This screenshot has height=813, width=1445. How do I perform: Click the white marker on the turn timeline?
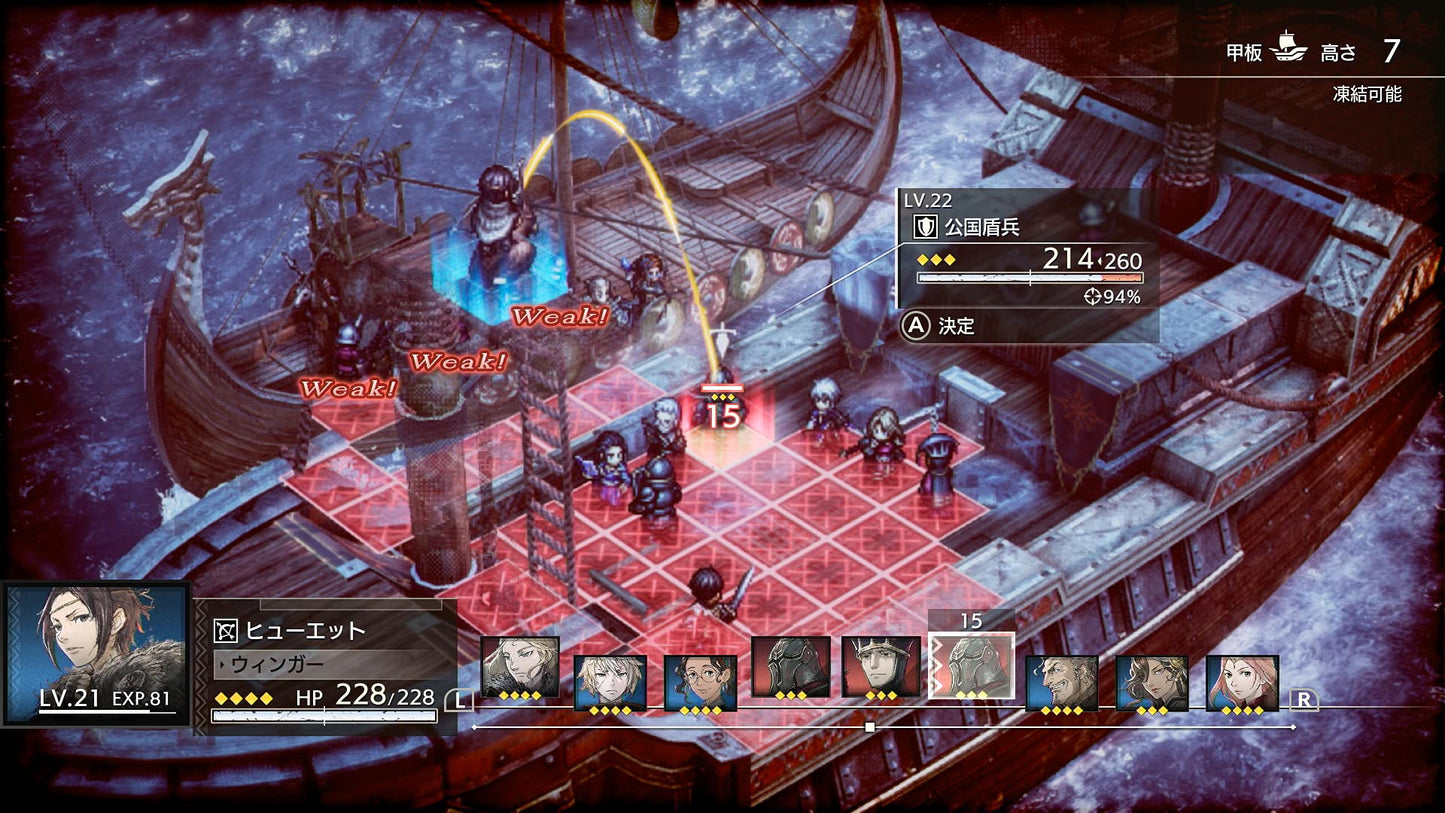point(869,727)
